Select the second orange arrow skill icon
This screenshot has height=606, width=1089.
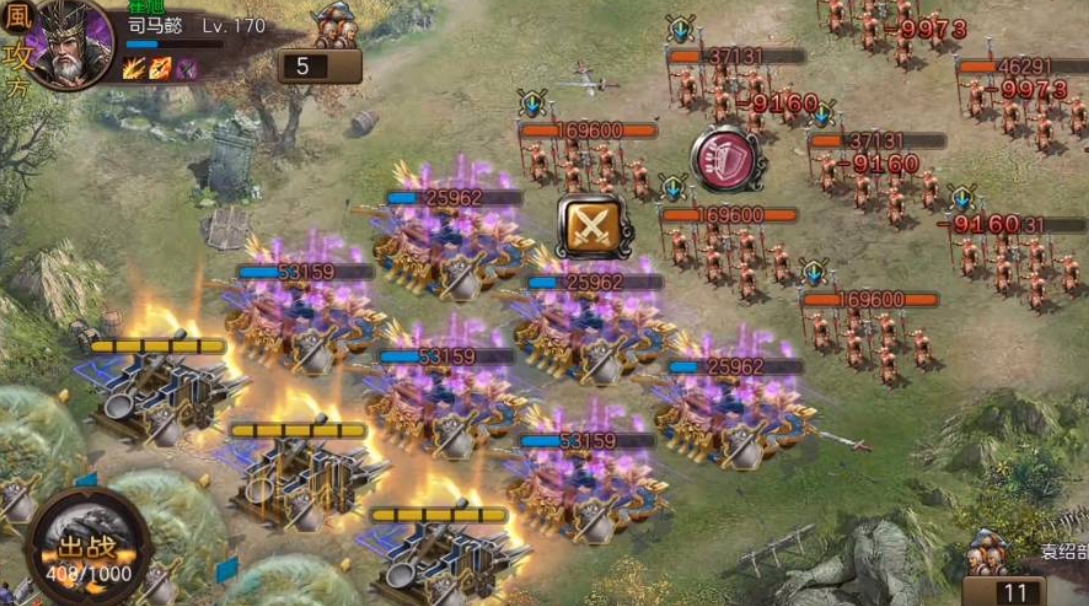pyautogui.click(x=160, y=68)
